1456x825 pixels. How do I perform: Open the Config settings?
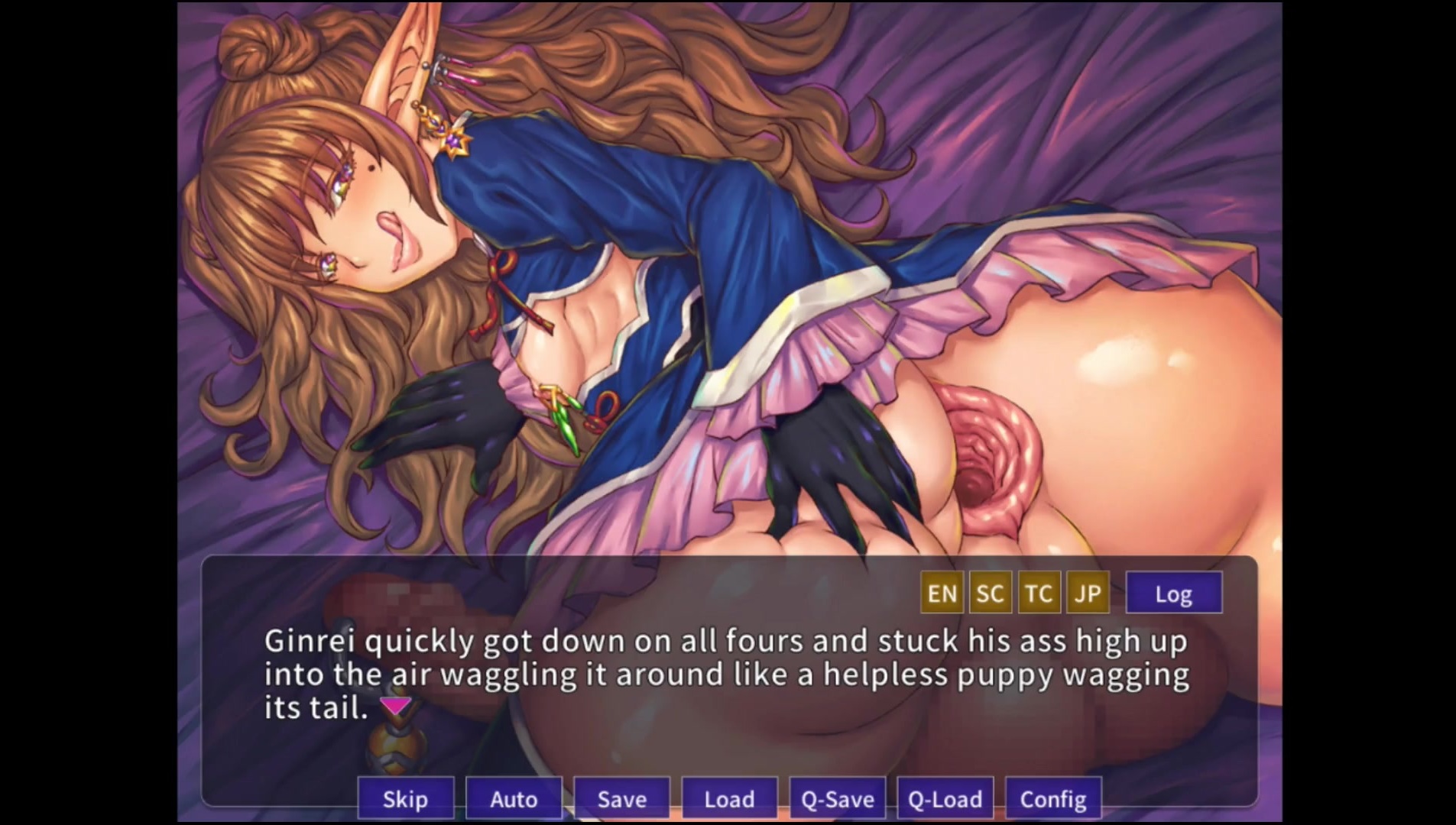click(x=1053, y=798)
